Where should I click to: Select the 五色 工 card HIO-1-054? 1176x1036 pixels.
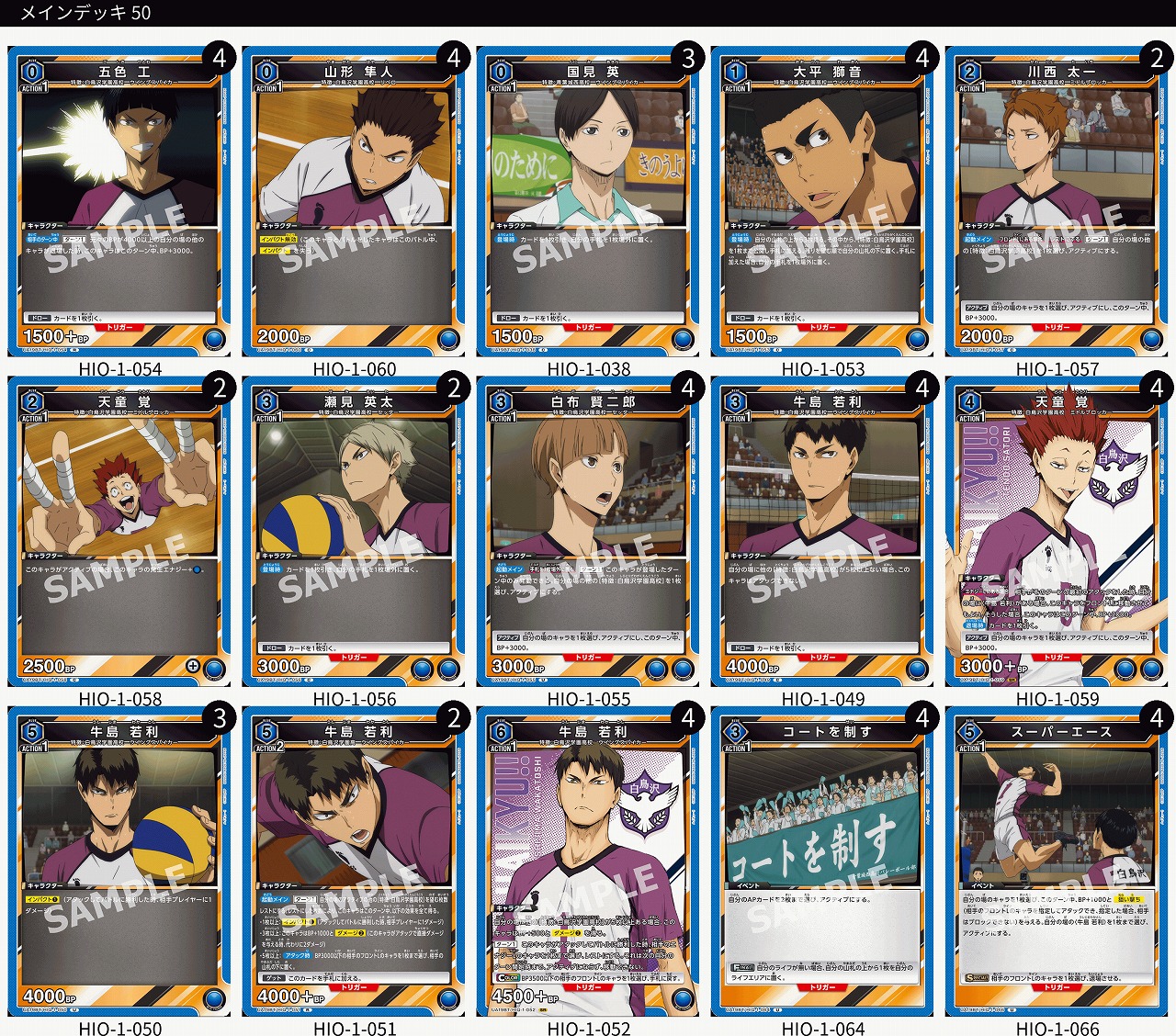point(119,202)
